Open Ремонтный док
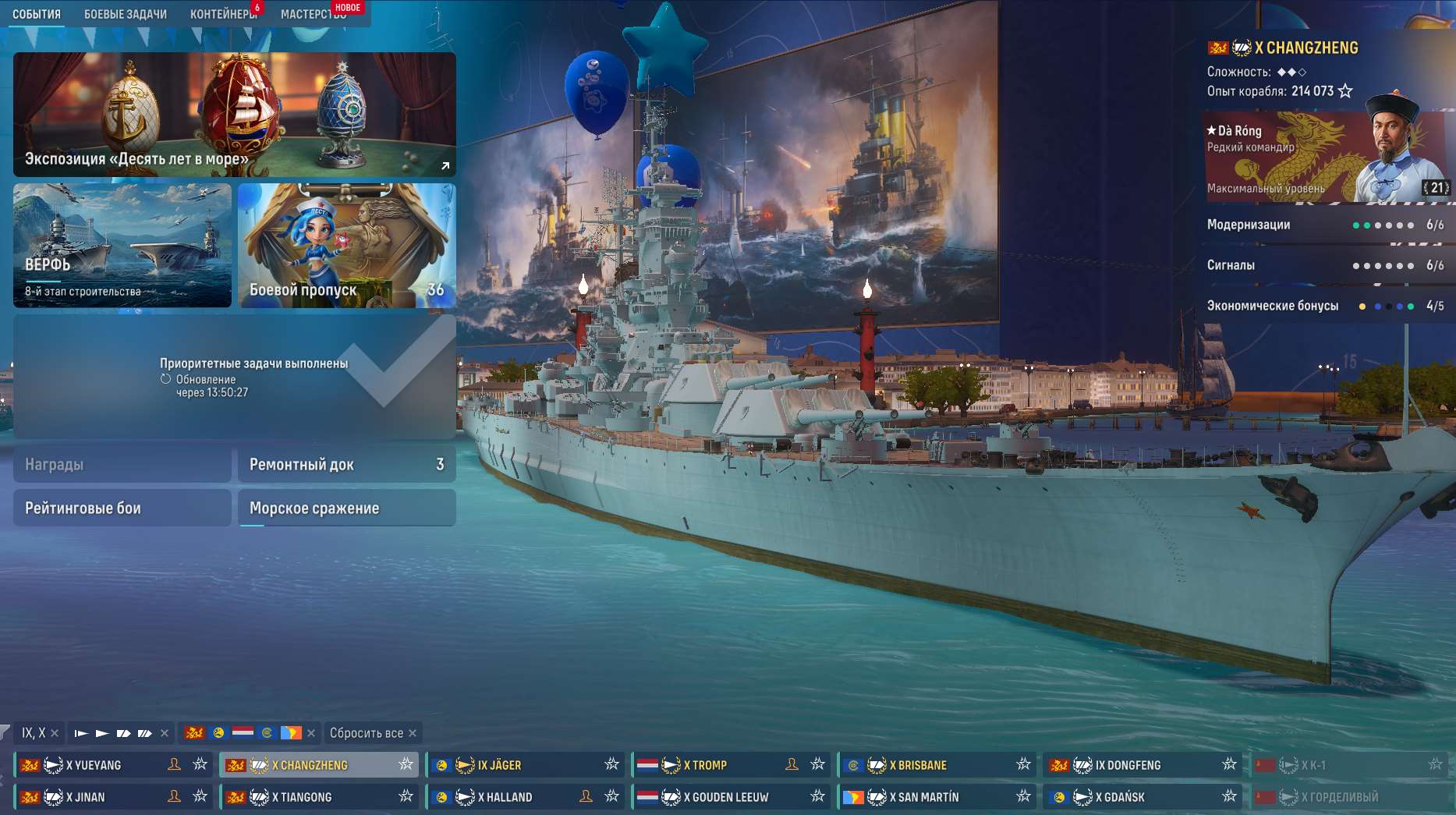Image resolution: width=1456 pixels, height=815 pixels. click(x=347, y=463)
